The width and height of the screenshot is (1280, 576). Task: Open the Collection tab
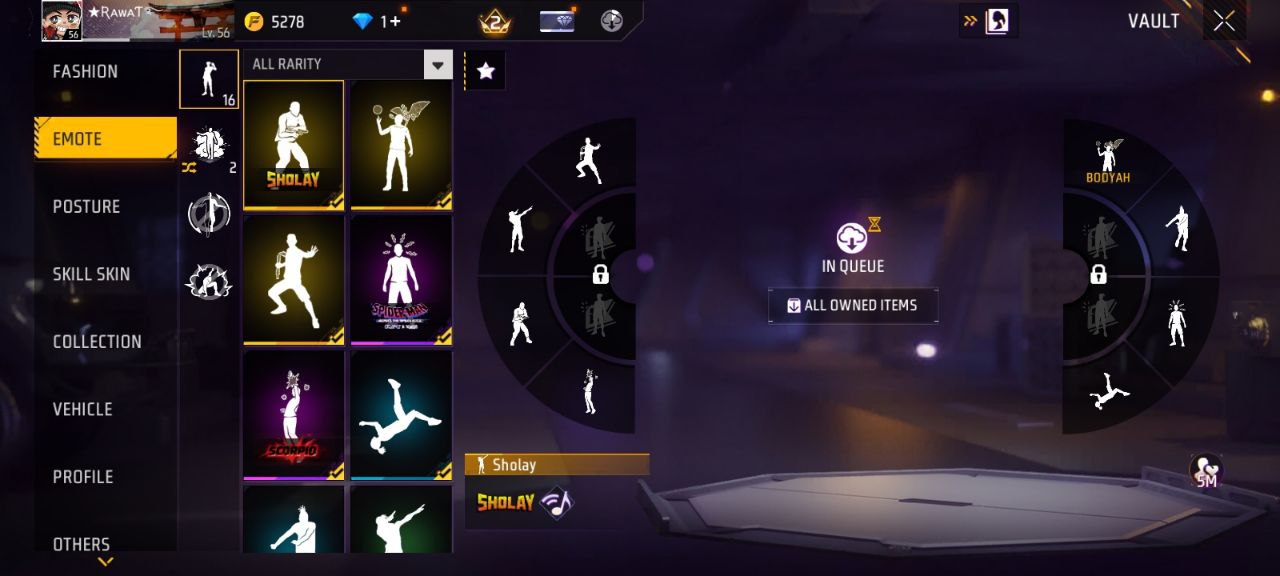click(x=97, y=342)
